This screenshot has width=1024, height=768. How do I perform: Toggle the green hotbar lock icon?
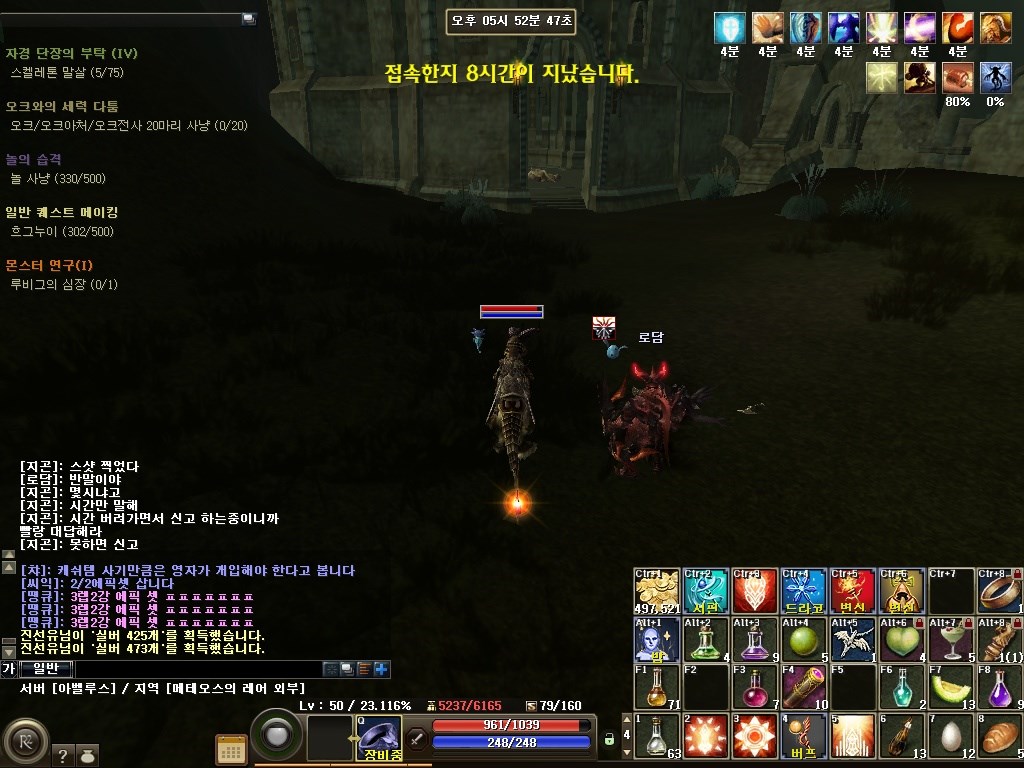click(609, 740)
